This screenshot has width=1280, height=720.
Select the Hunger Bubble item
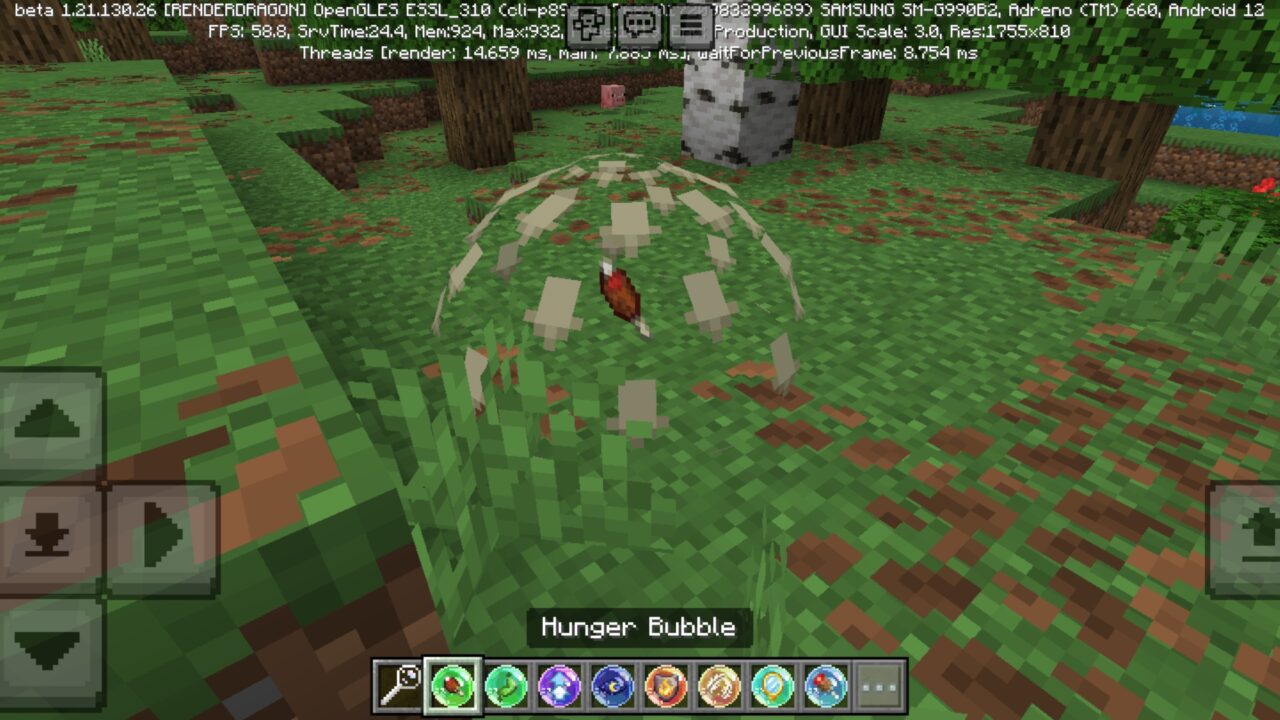pos(450,685)
